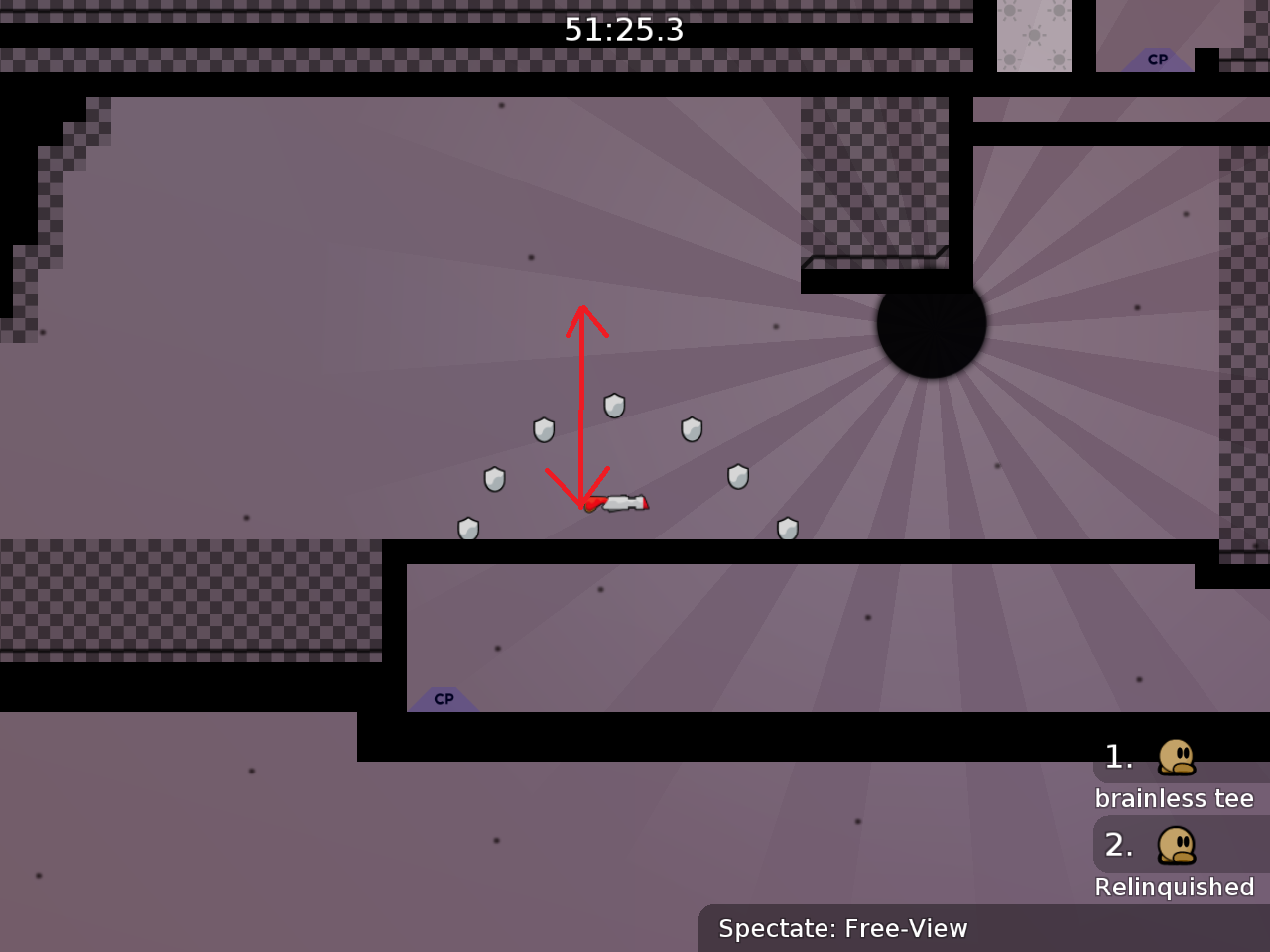Viewport: 1270px width, 952px height.
Task: Click the topmost shield pickup
Action: [614, 406]
